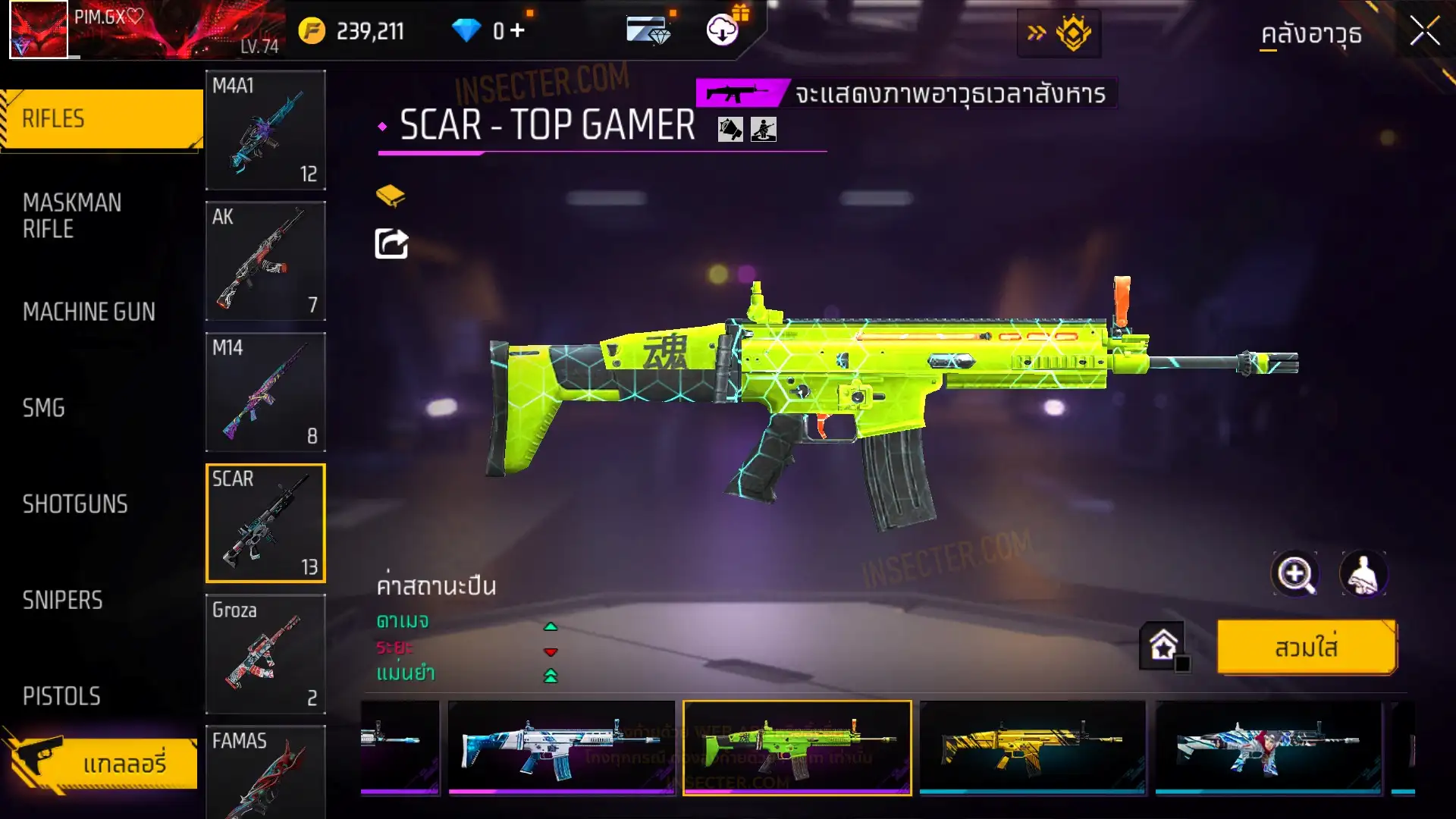Open the character preview icon
1456x819 pixels.
[x=1363, y=574]
